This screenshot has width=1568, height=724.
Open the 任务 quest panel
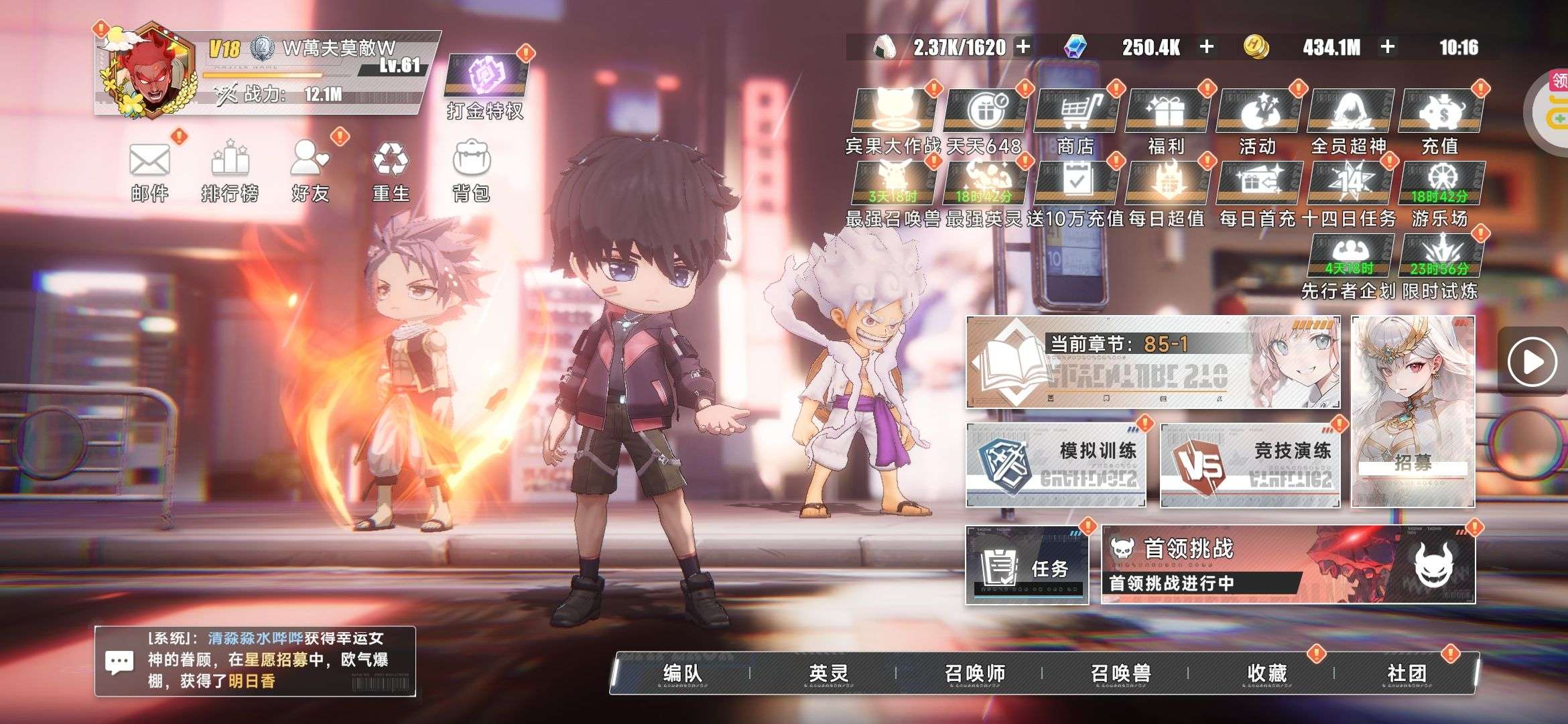[1027, 565]
